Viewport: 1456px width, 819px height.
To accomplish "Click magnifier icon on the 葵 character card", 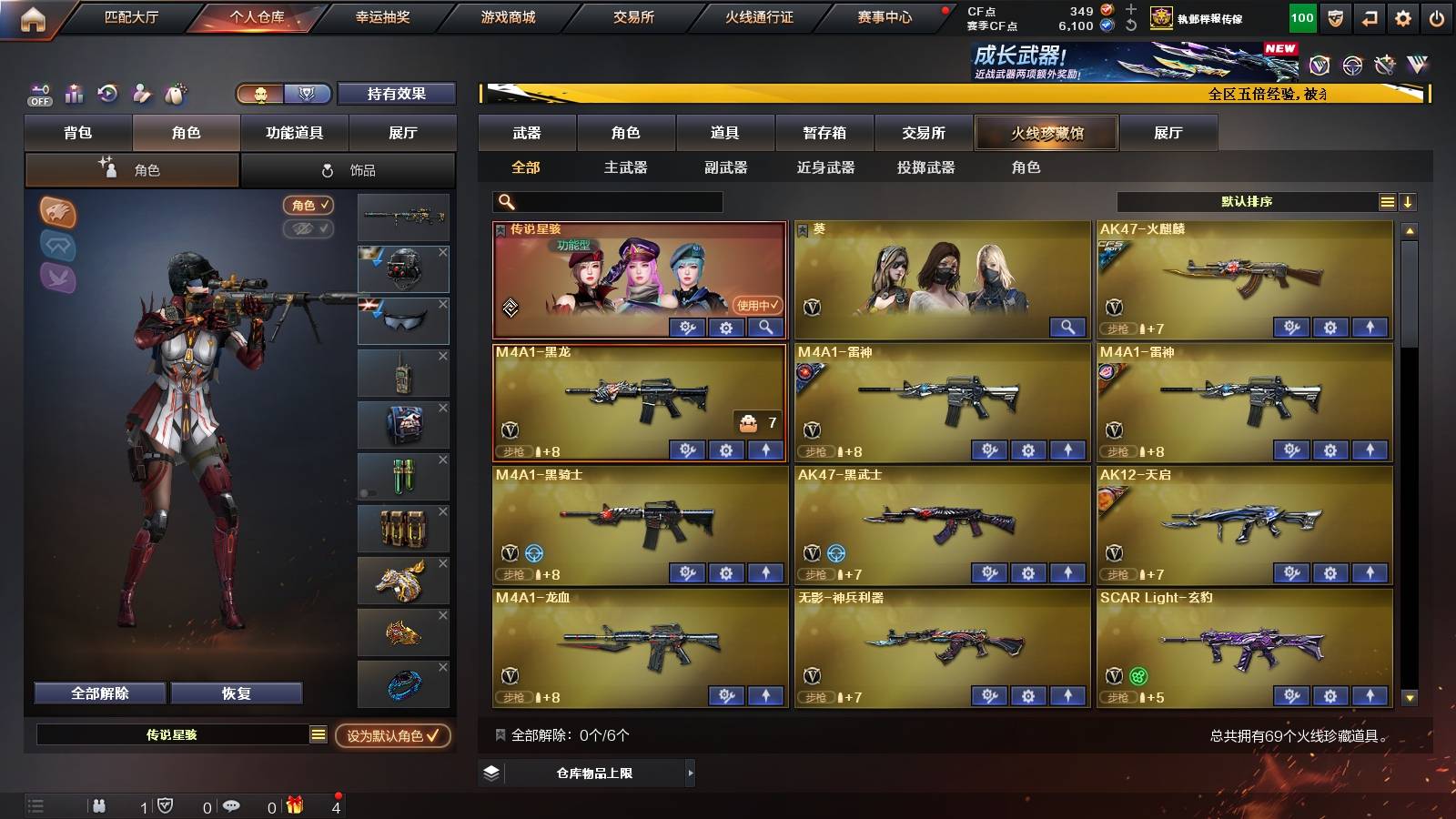I will (1068, 326).
